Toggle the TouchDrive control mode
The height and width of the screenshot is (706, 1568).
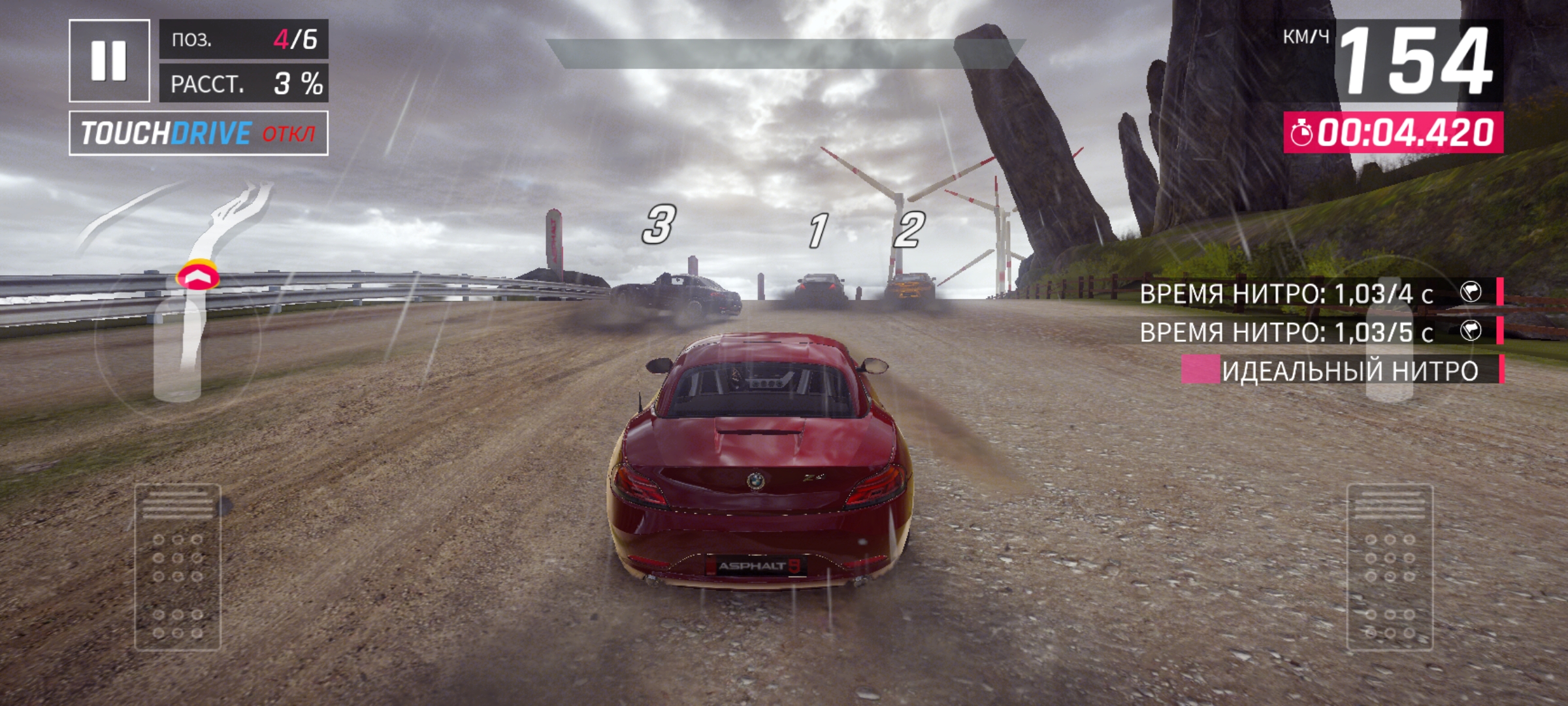[x=199, y=133]
